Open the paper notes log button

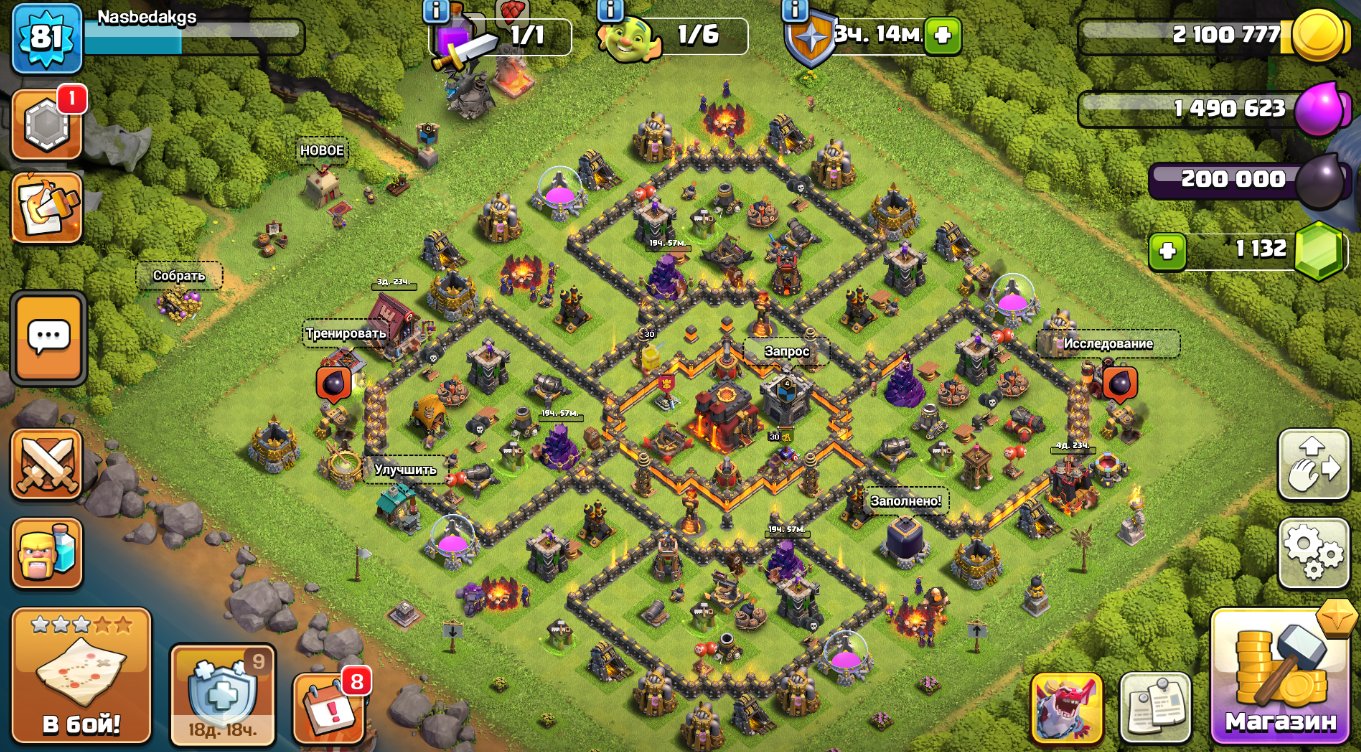click(x=1154, y=708)
